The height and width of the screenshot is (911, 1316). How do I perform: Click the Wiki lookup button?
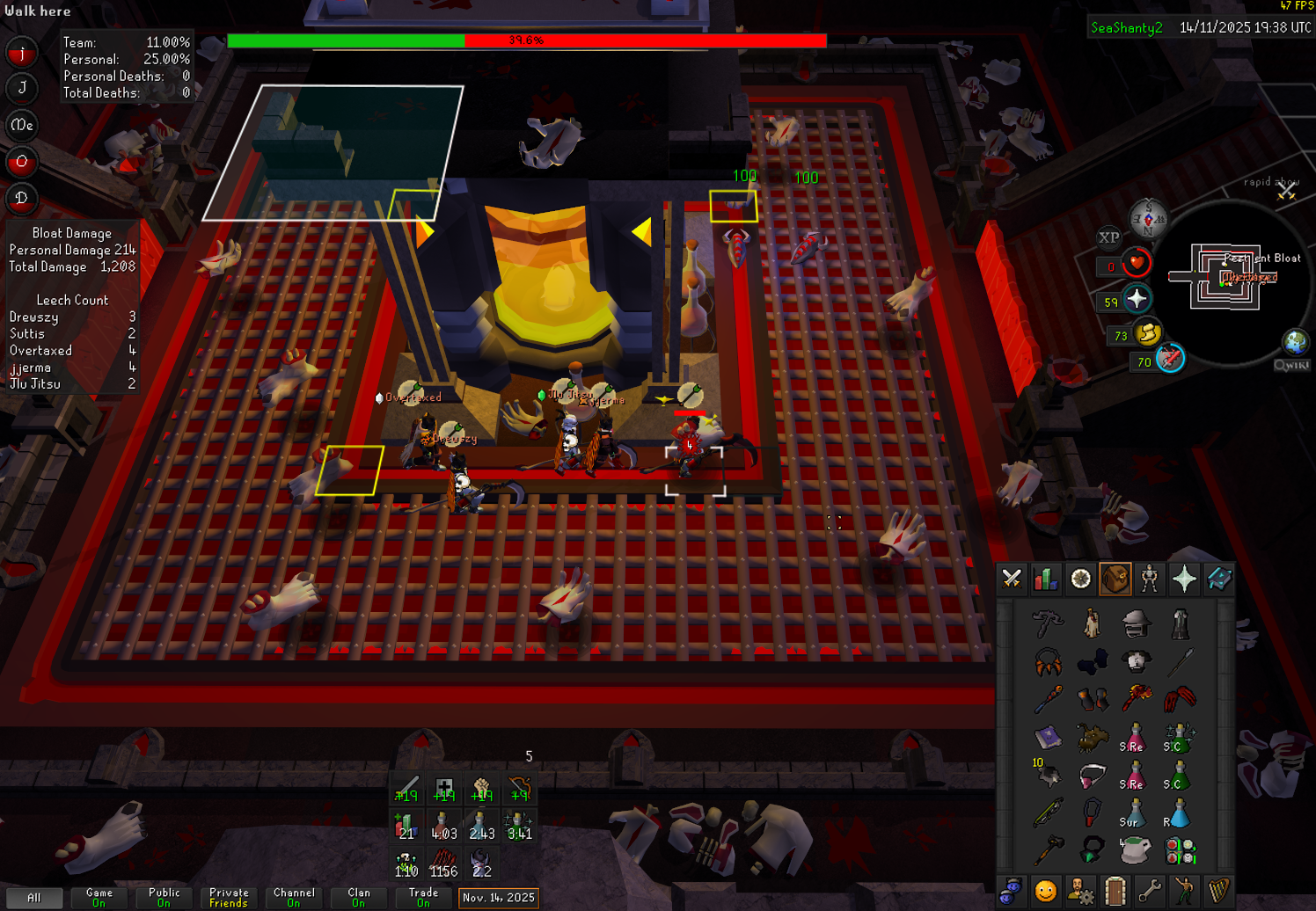coord(1291,365)
